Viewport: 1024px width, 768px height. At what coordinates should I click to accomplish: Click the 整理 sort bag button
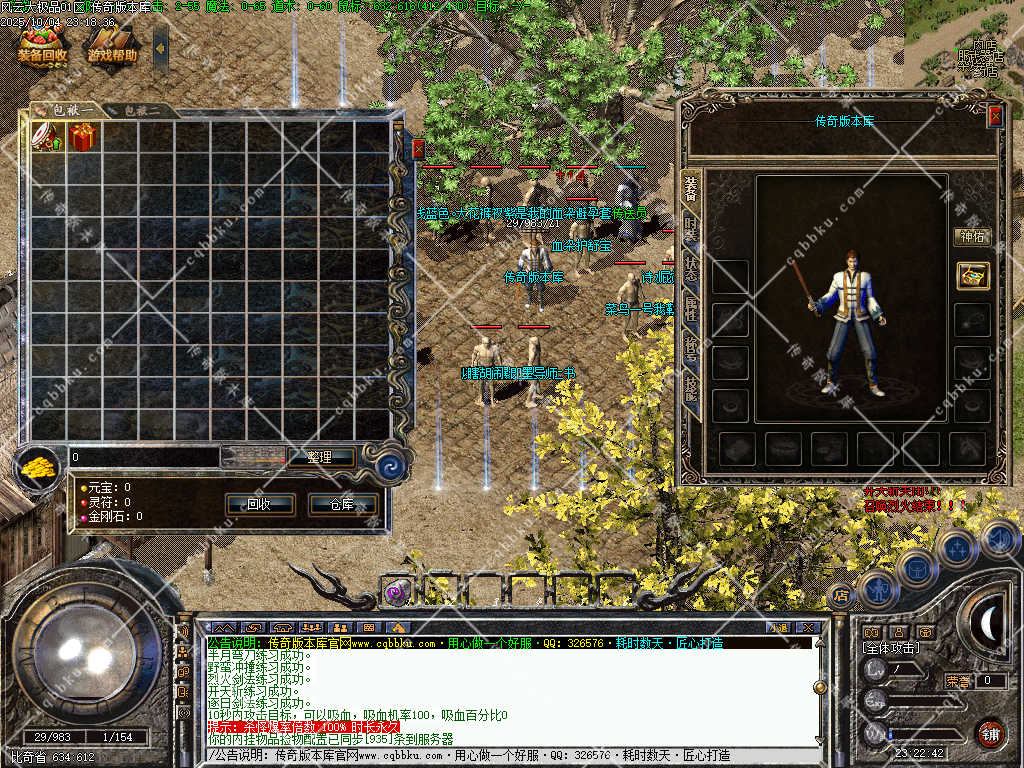[x=319, y=457]
